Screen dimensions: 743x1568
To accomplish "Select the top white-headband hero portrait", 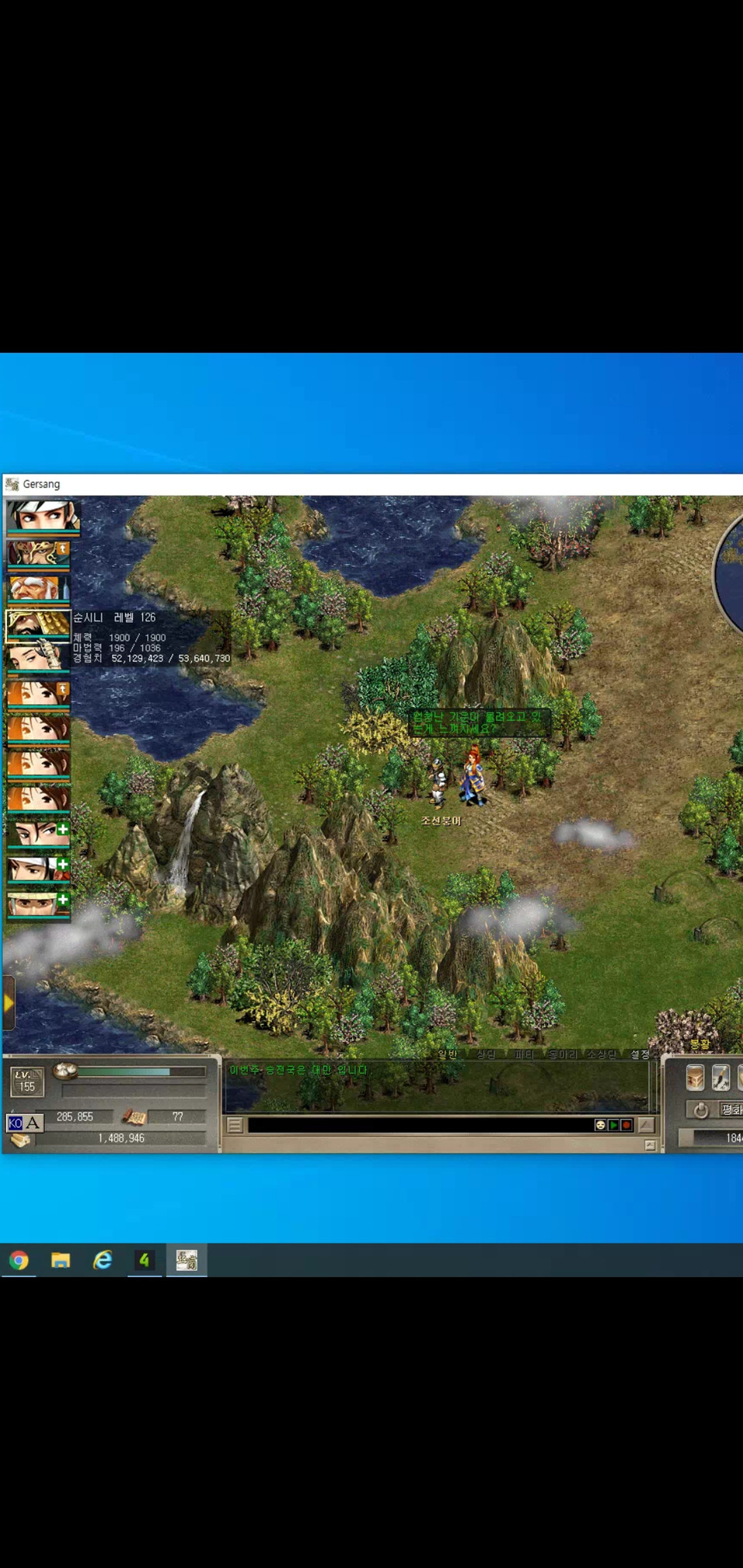I will pos(43,514).
